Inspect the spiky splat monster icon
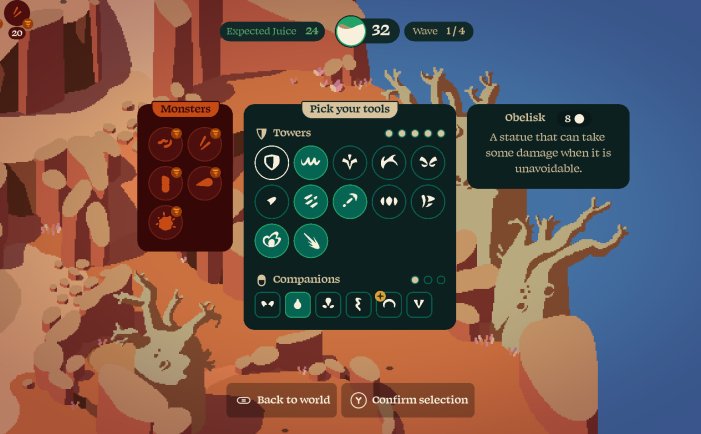 tap(164, 221)
